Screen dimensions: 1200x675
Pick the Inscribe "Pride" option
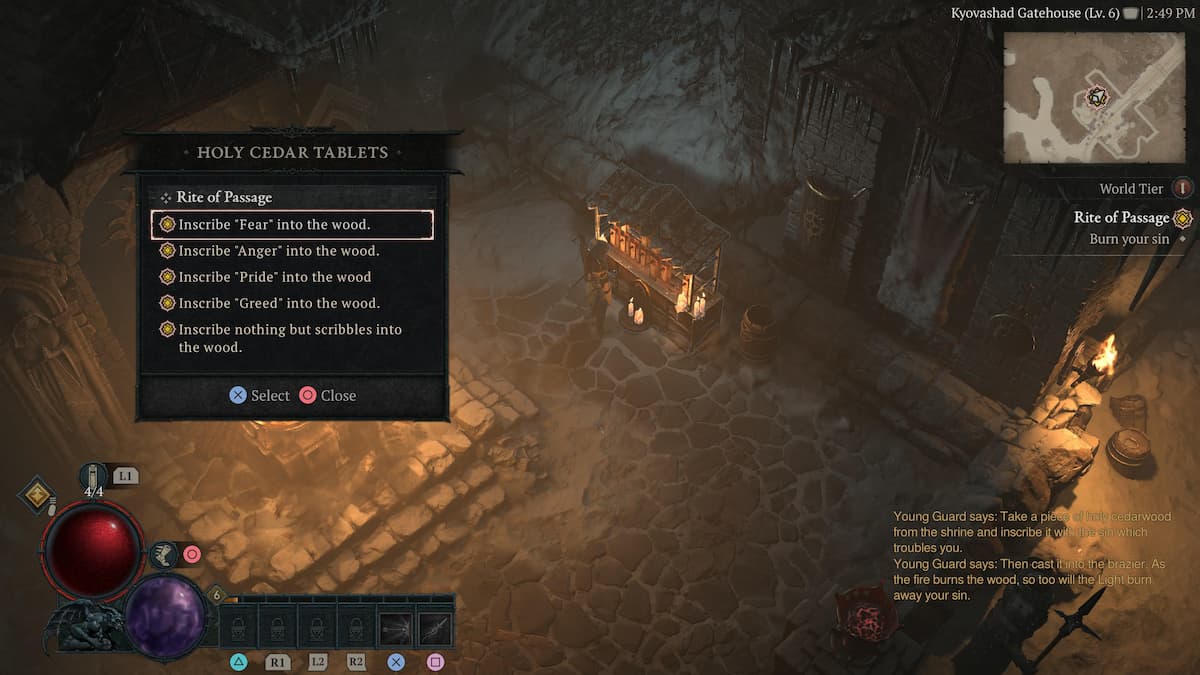pyautogui.click(x=274, y=277)
